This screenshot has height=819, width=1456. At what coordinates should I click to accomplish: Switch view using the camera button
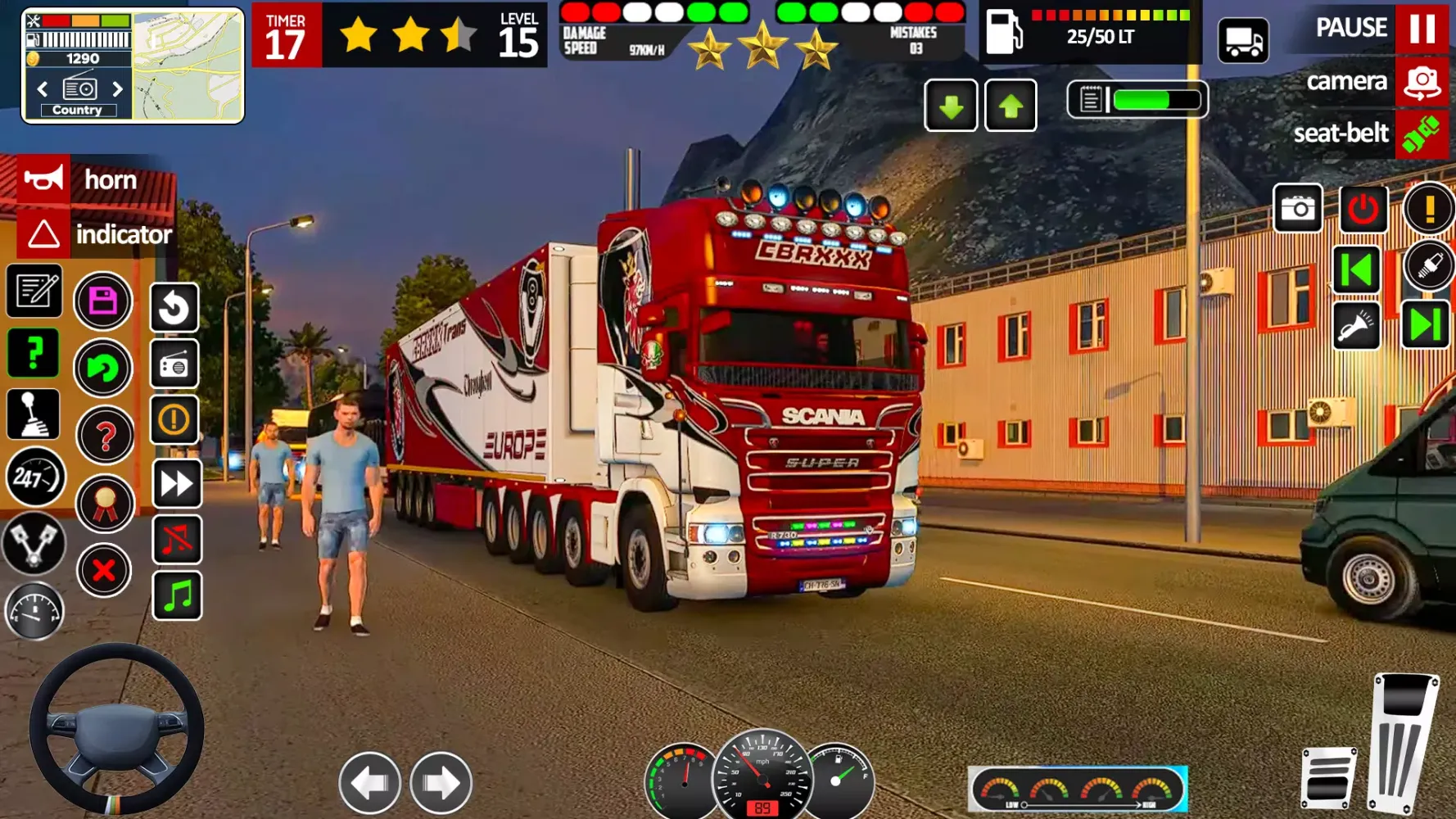click(x=1422, y=82)
